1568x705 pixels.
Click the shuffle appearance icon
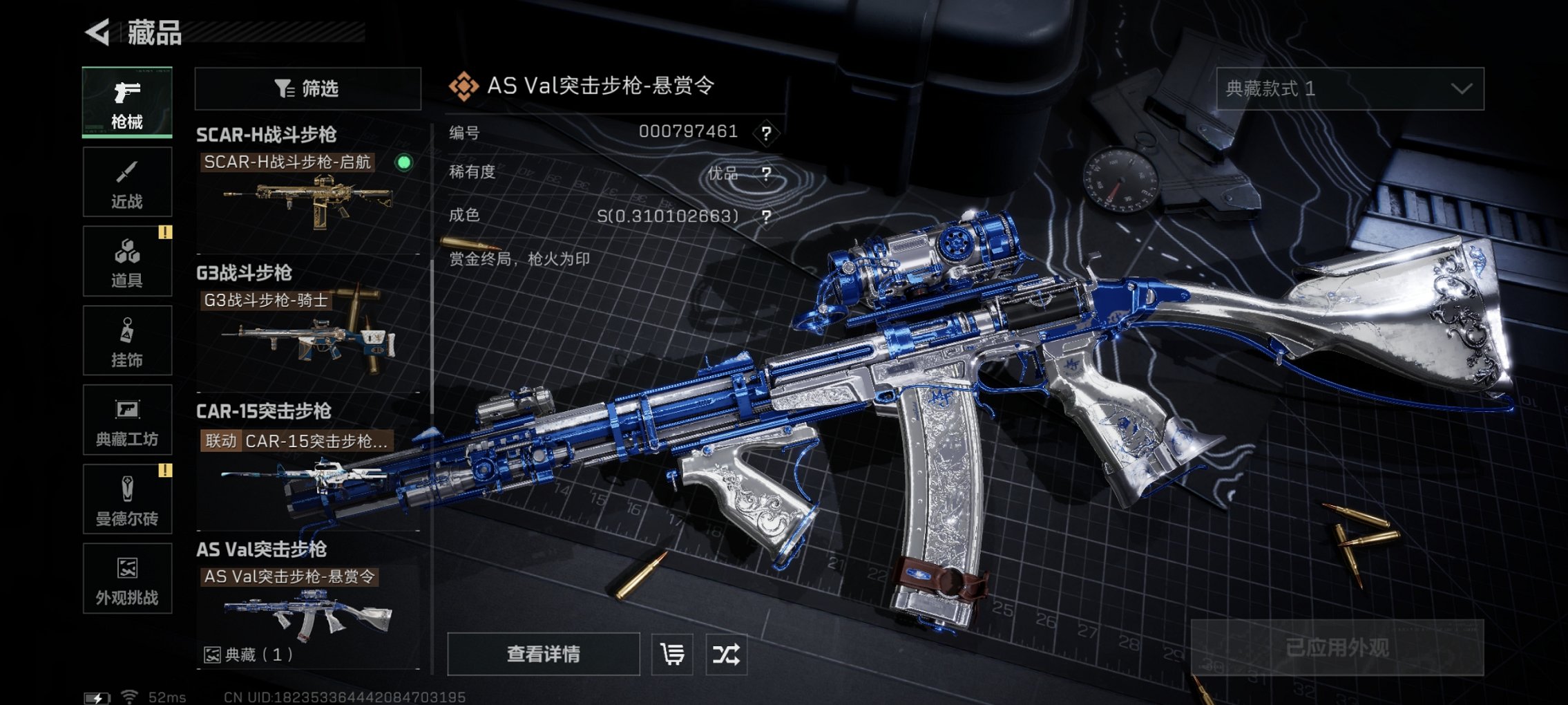(x=727, y=653)
